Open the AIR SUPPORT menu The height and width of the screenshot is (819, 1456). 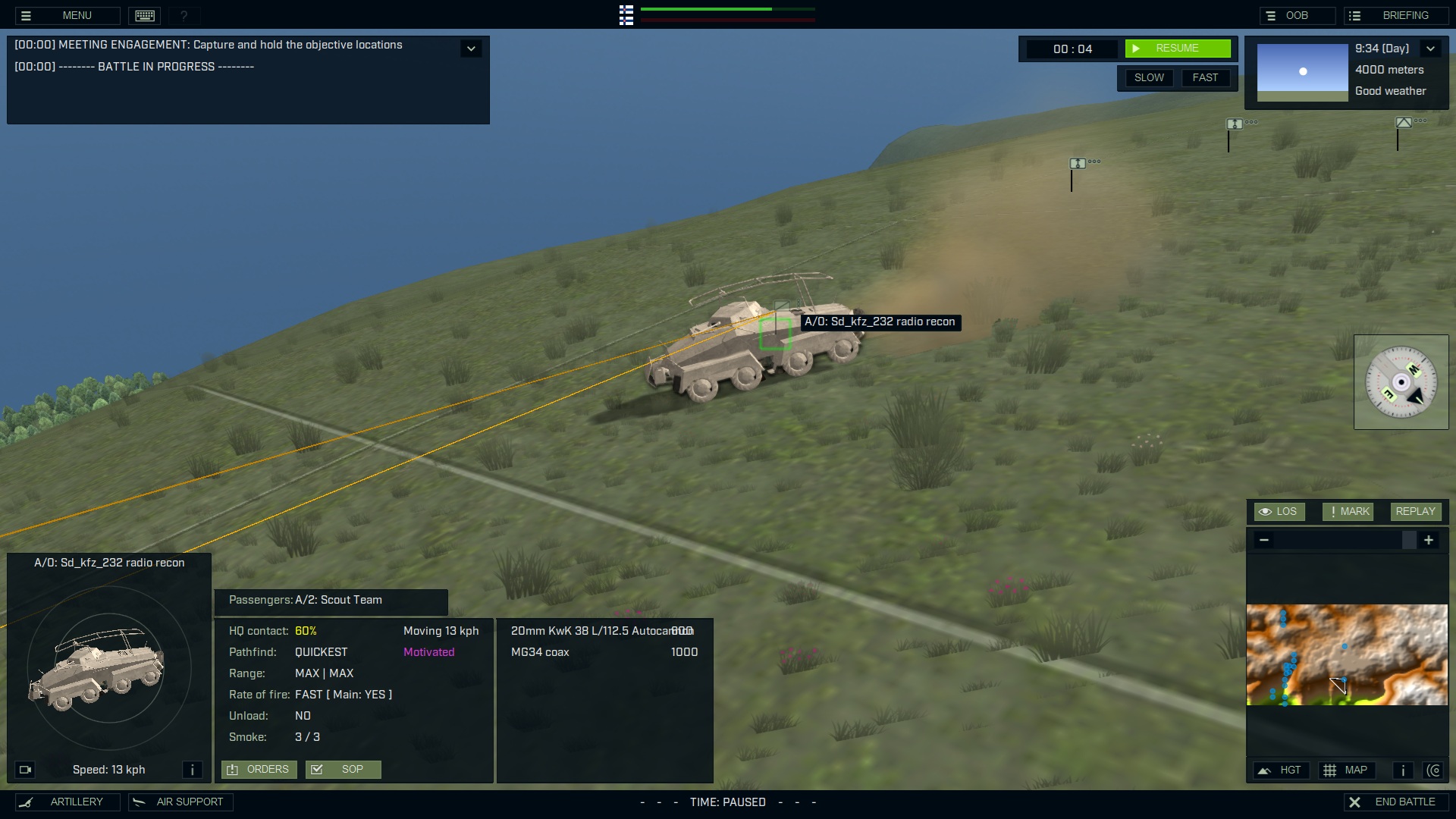[180, 802]
